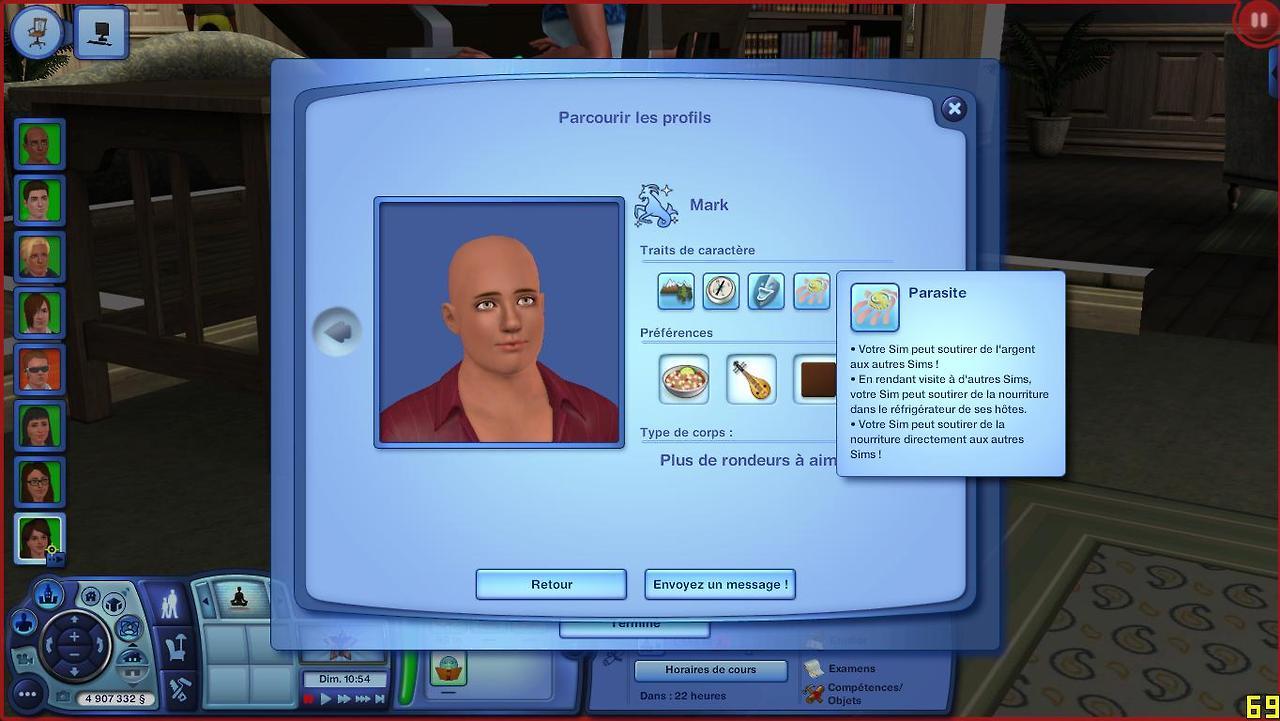Viewport: 1280px width, 721px height.
Task: Set game speed to normal play
Action: [326, 699]
